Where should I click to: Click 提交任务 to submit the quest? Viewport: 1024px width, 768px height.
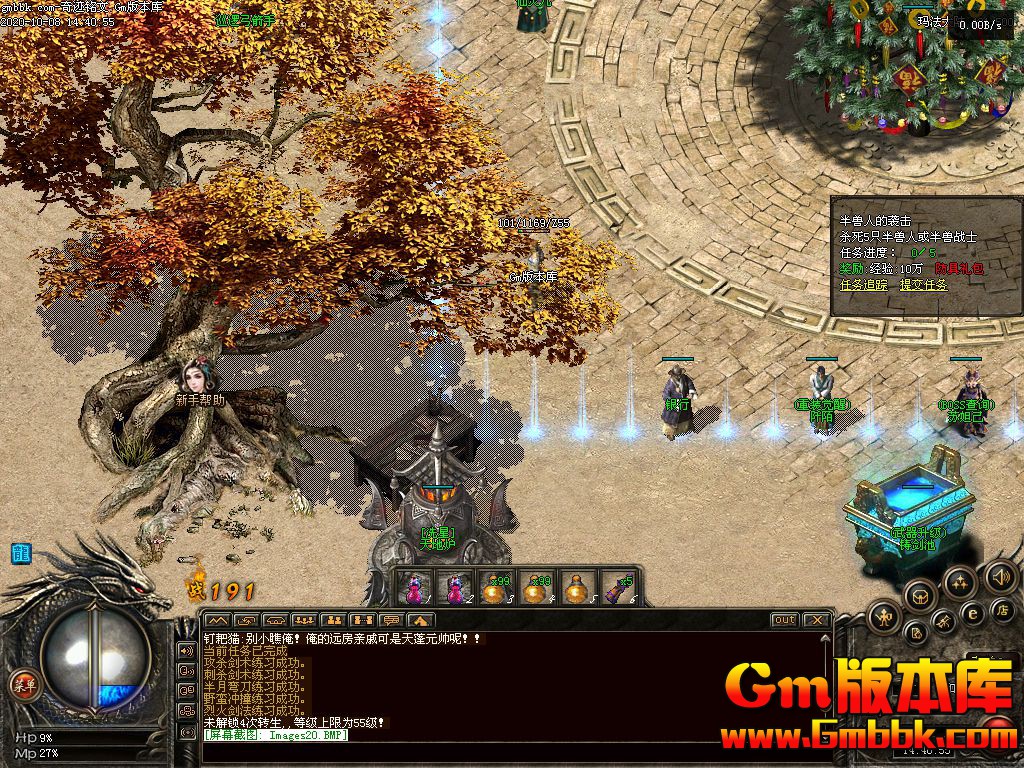[923, 285]
